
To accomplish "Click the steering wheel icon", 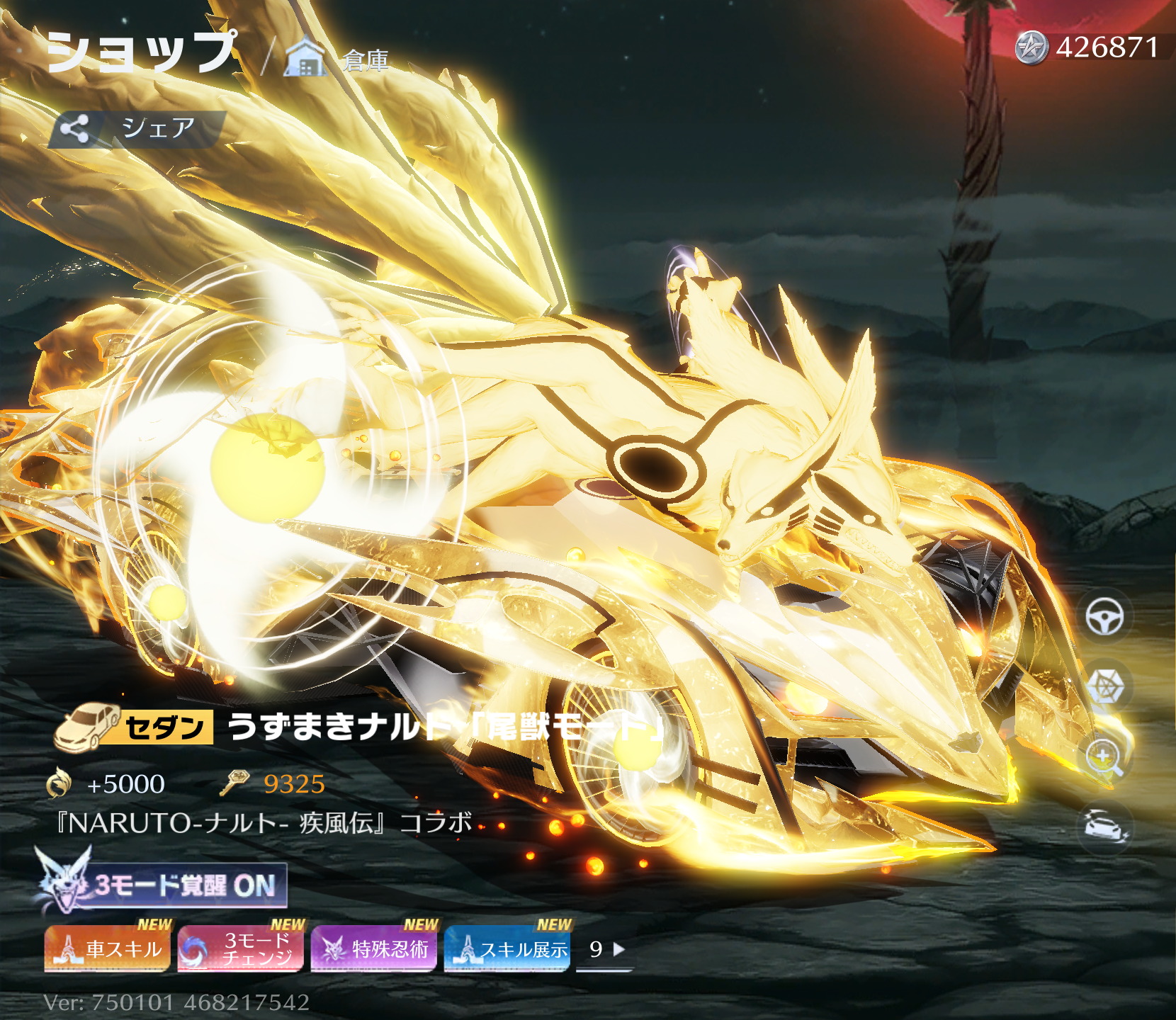I will [1104, 616].
